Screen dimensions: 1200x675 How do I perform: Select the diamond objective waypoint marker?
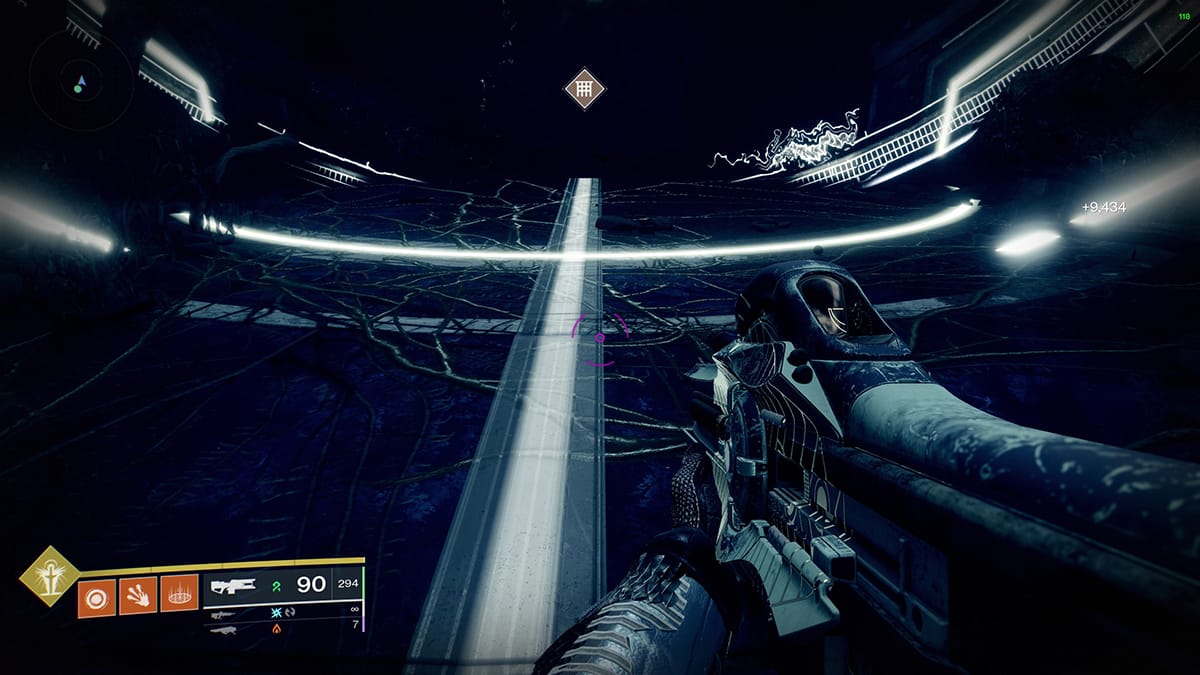[x=585, y=89]
